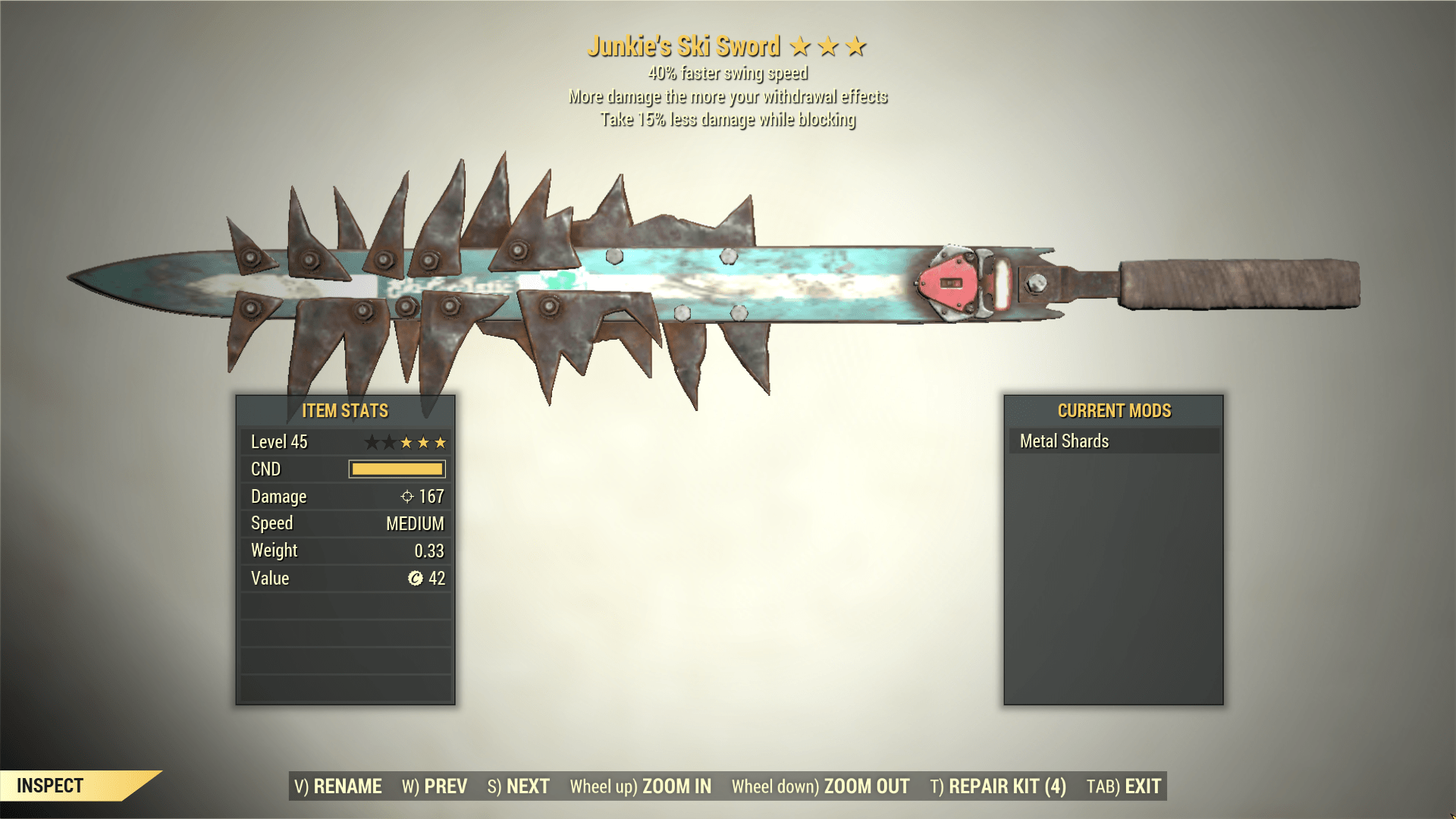This screenshot has width=1456, height=819.
Task: Expand the ITEM STATS panel header
Action: 345,410
